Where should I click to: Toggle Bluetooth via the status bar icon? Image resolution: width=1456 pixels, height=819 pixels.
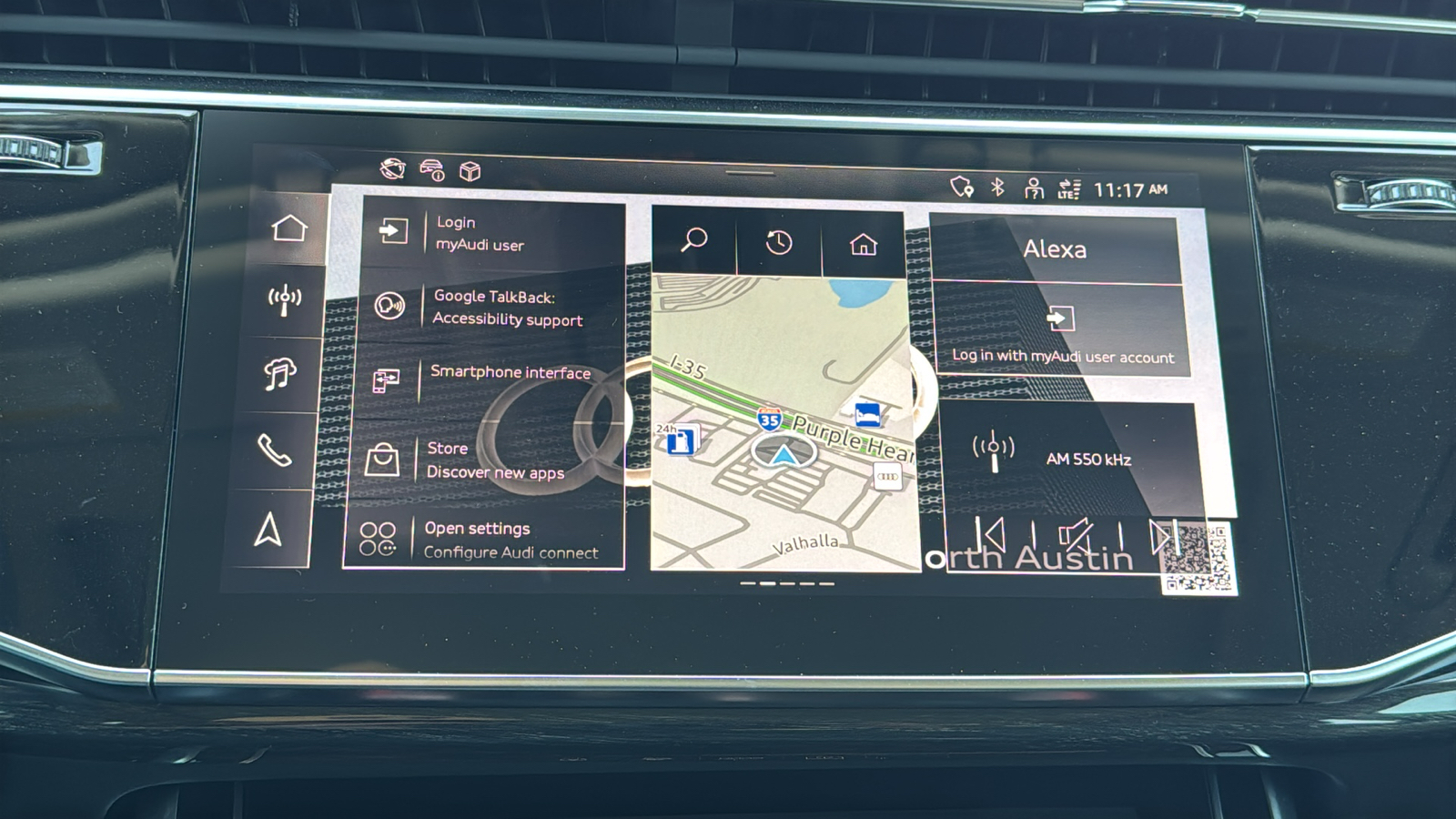[996, 187]
